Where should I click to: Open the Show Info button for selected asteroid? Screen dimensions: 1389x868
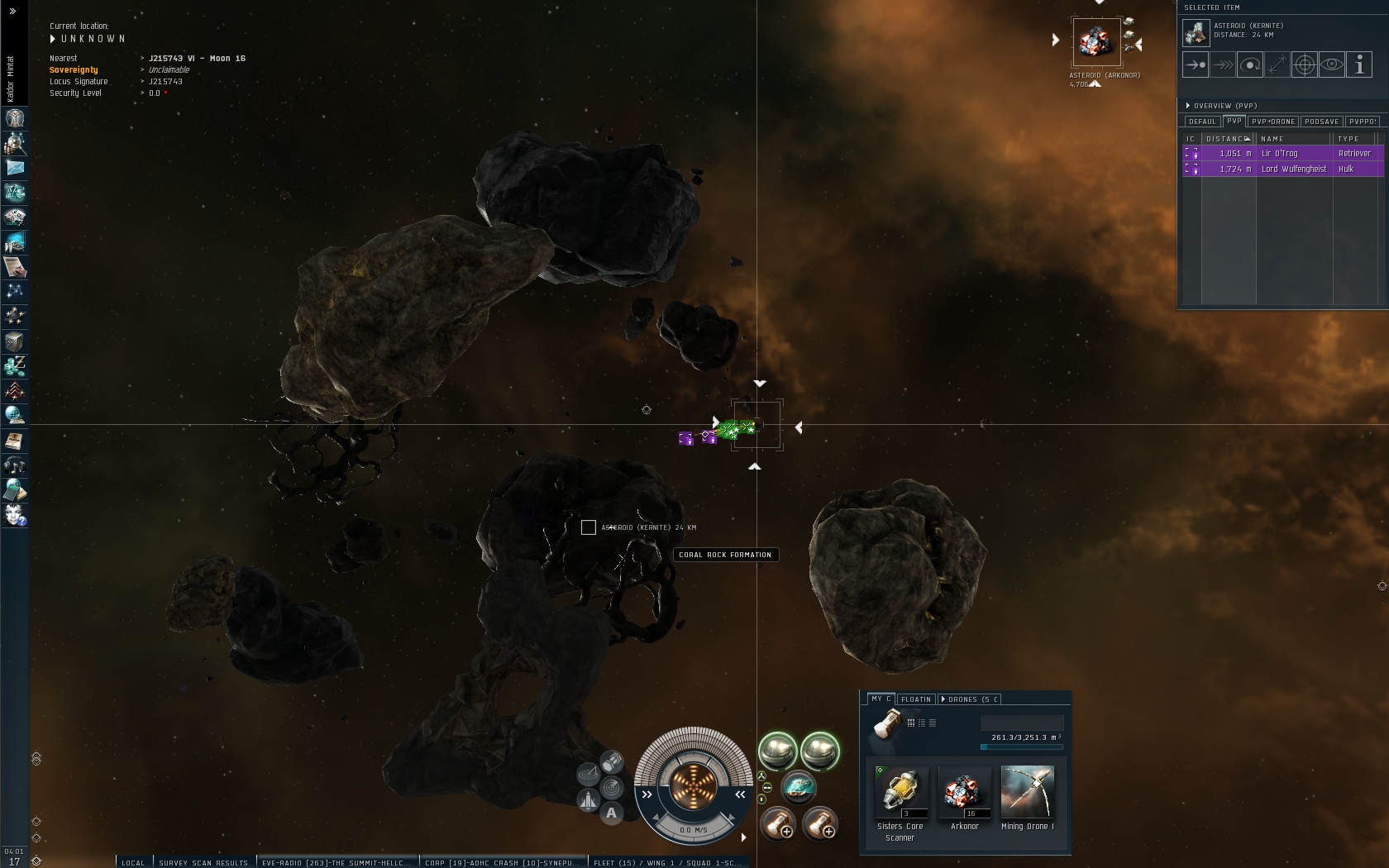[1359, 64]
